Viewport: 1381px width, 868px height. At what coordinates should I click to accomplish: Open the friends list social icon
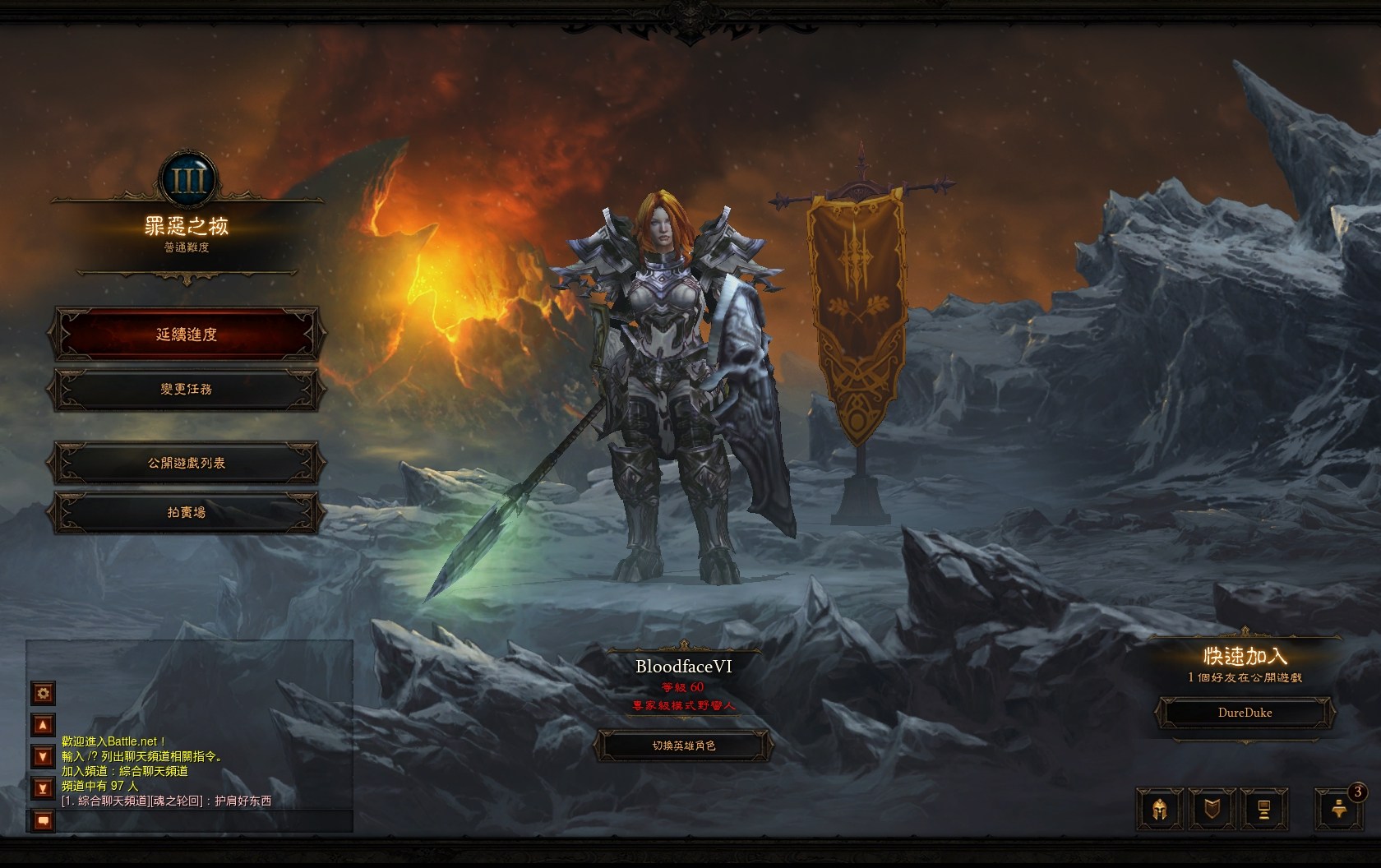1338,809
